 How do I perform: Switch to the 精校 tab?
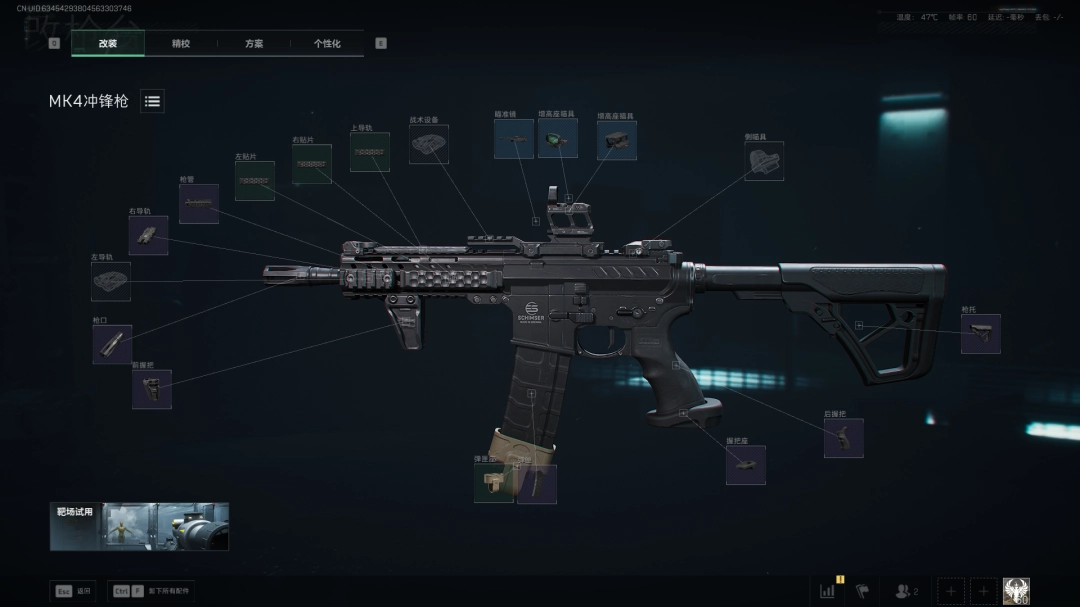[x=181, y=44]
